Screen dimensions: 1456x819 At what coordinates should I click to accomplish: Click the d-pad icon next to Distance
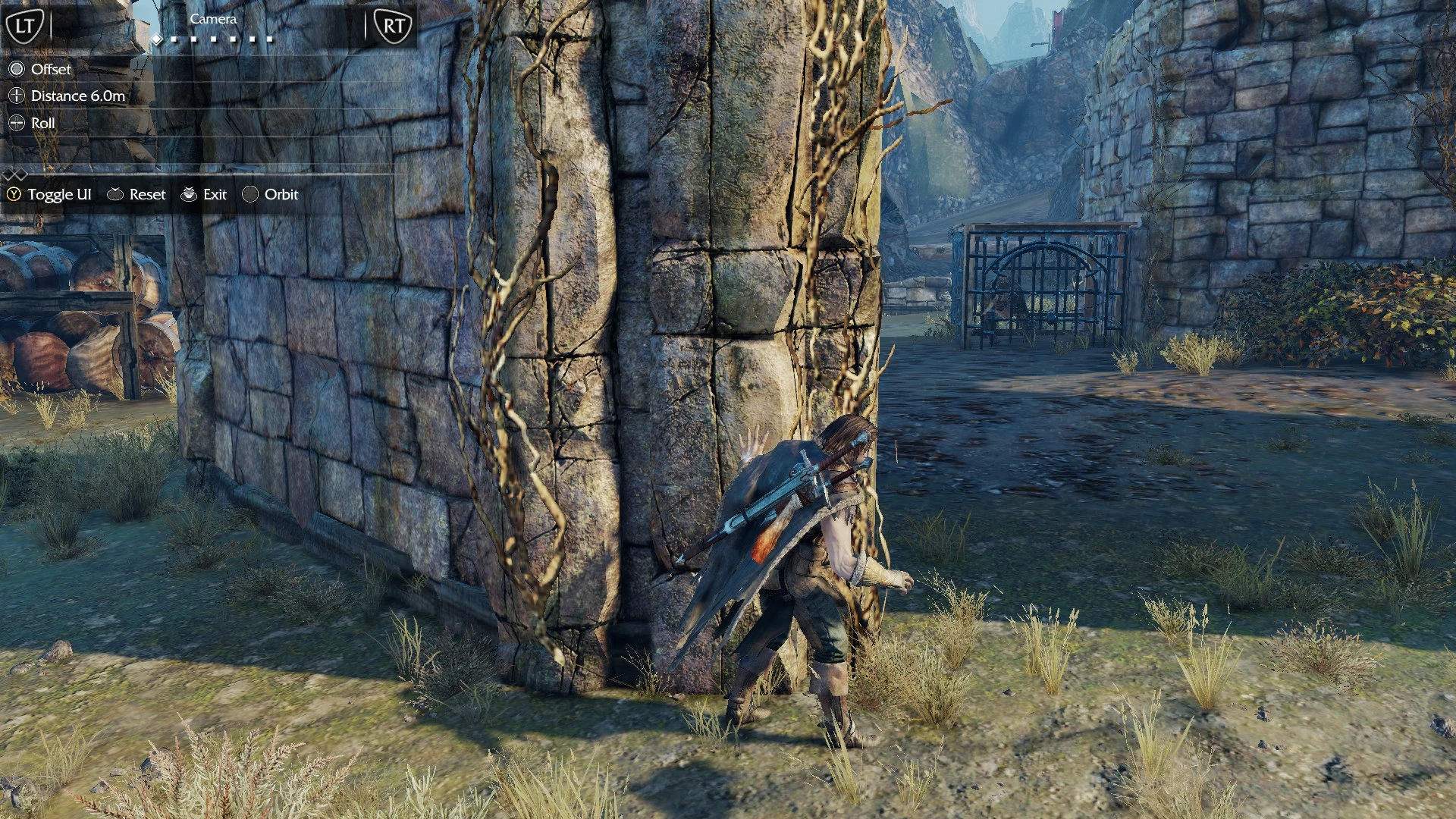(x=17, y=96)
